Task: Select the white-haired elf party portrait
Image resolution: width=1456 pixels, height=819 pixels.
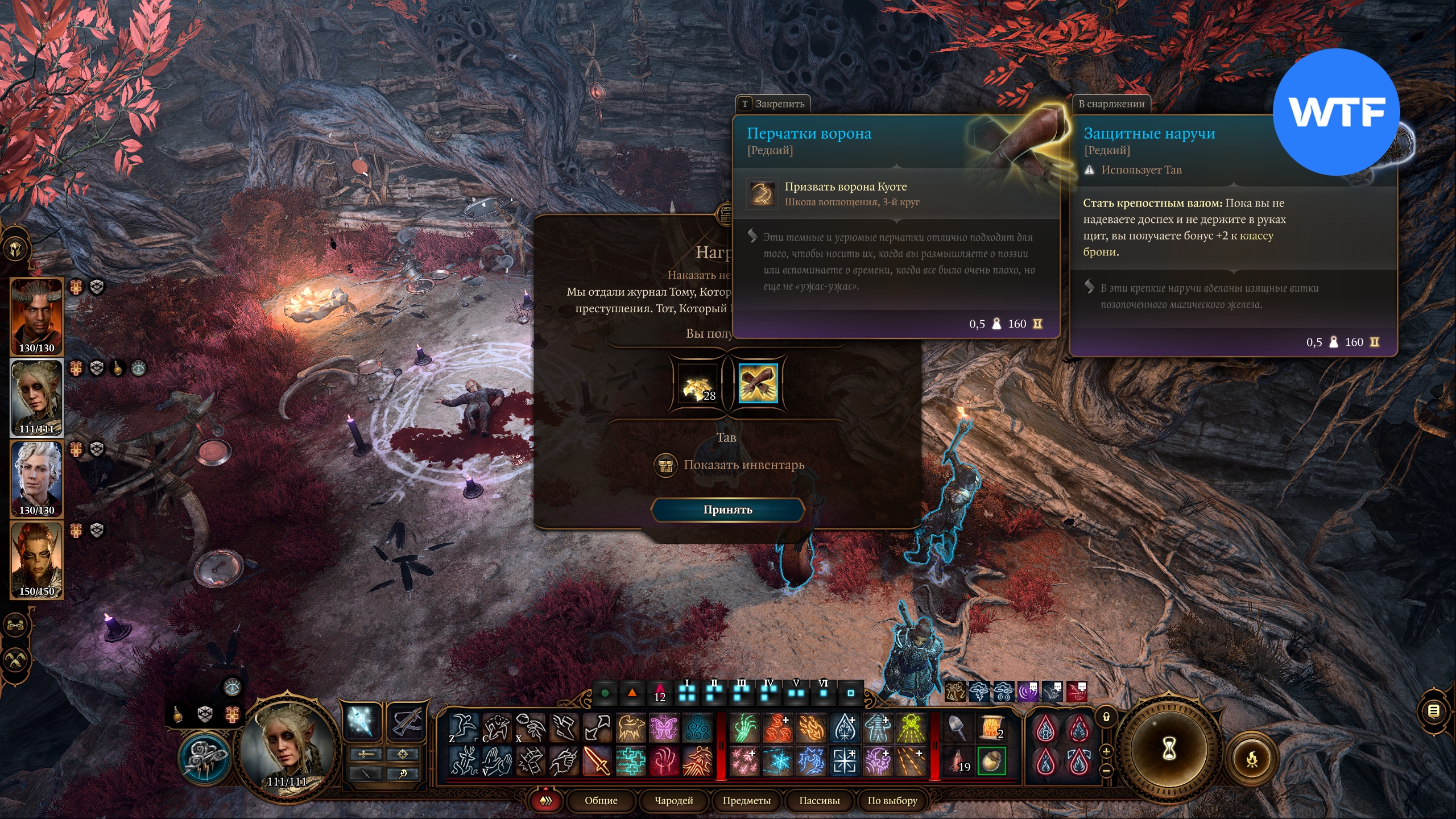Action: 37,479
